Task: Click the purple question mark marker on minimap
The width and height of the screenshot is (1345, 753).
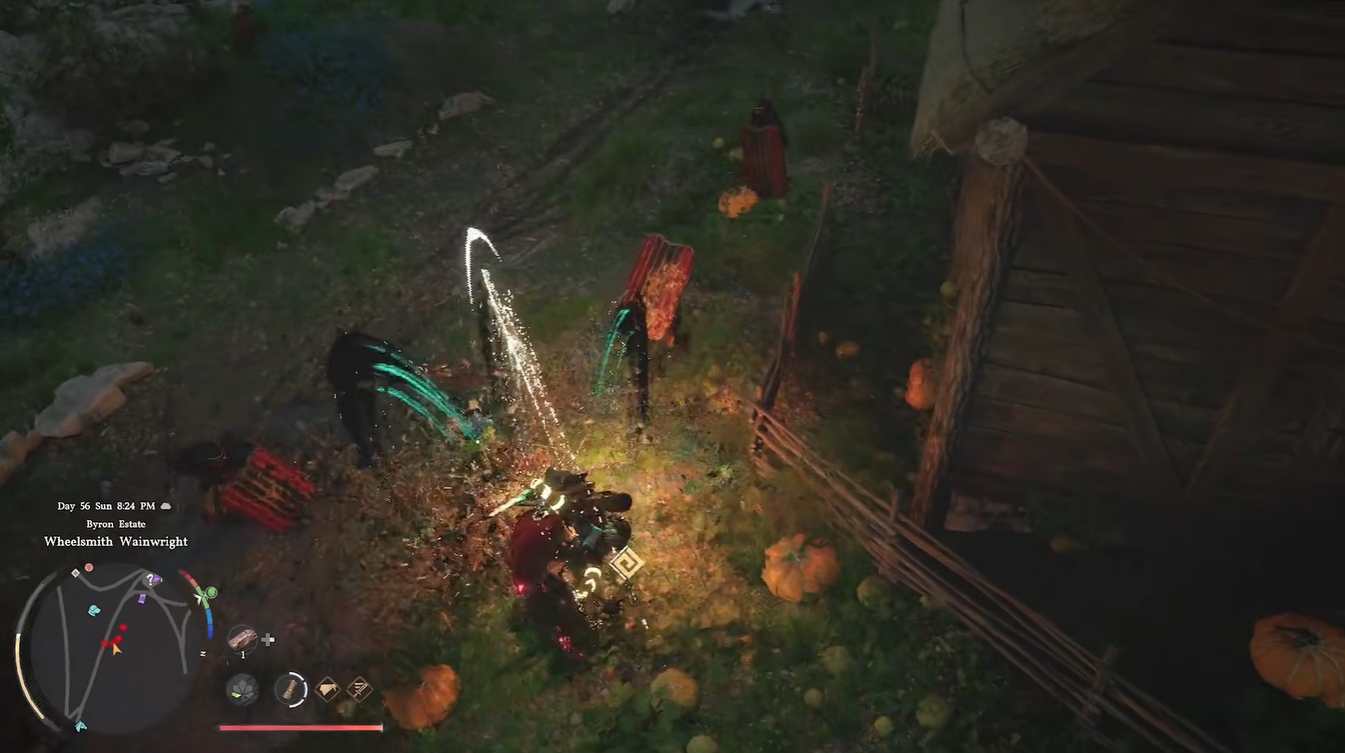Action: point(150,578)
